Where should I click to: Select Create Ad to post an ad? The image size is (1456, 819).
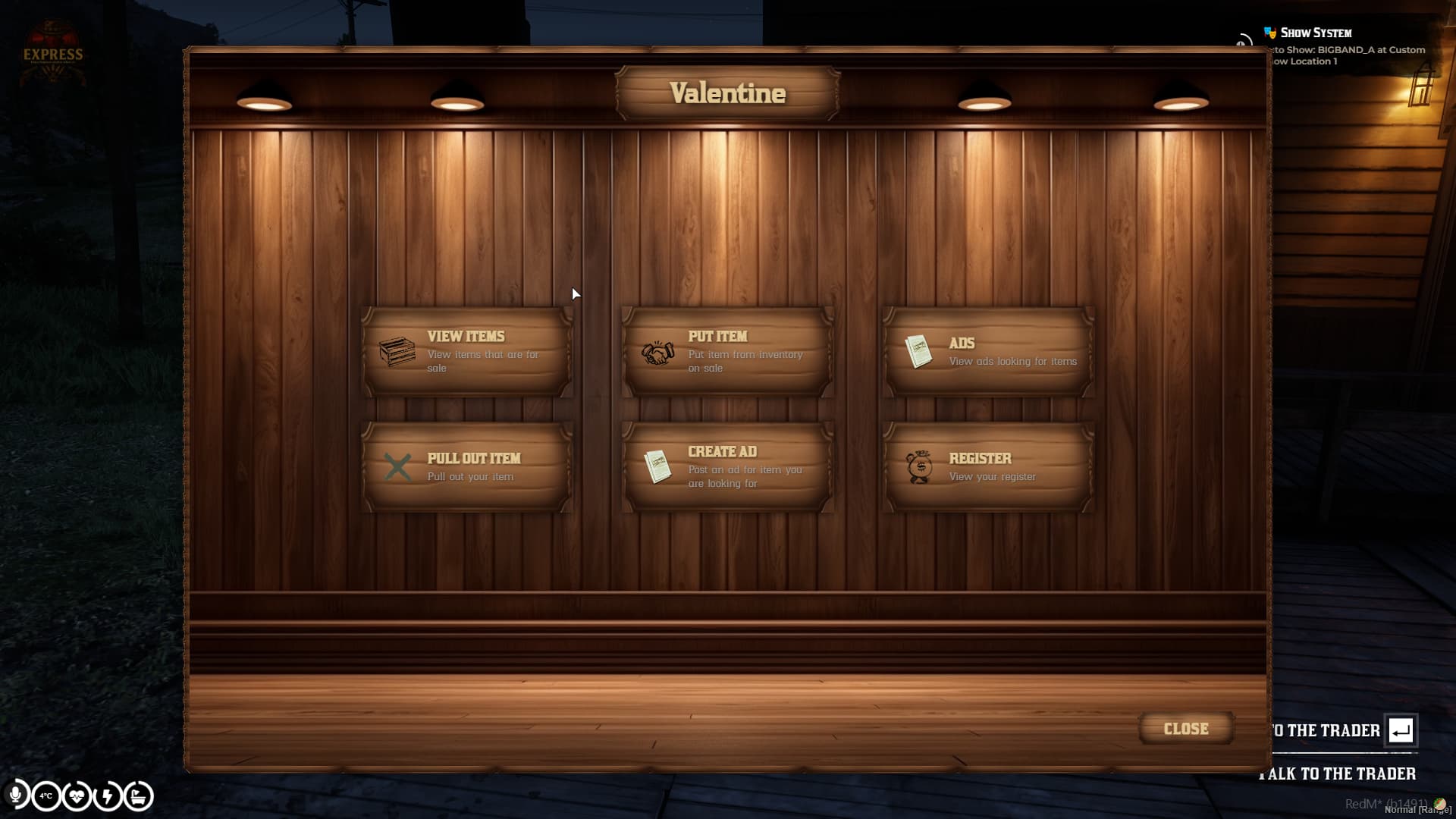(726, 466)
